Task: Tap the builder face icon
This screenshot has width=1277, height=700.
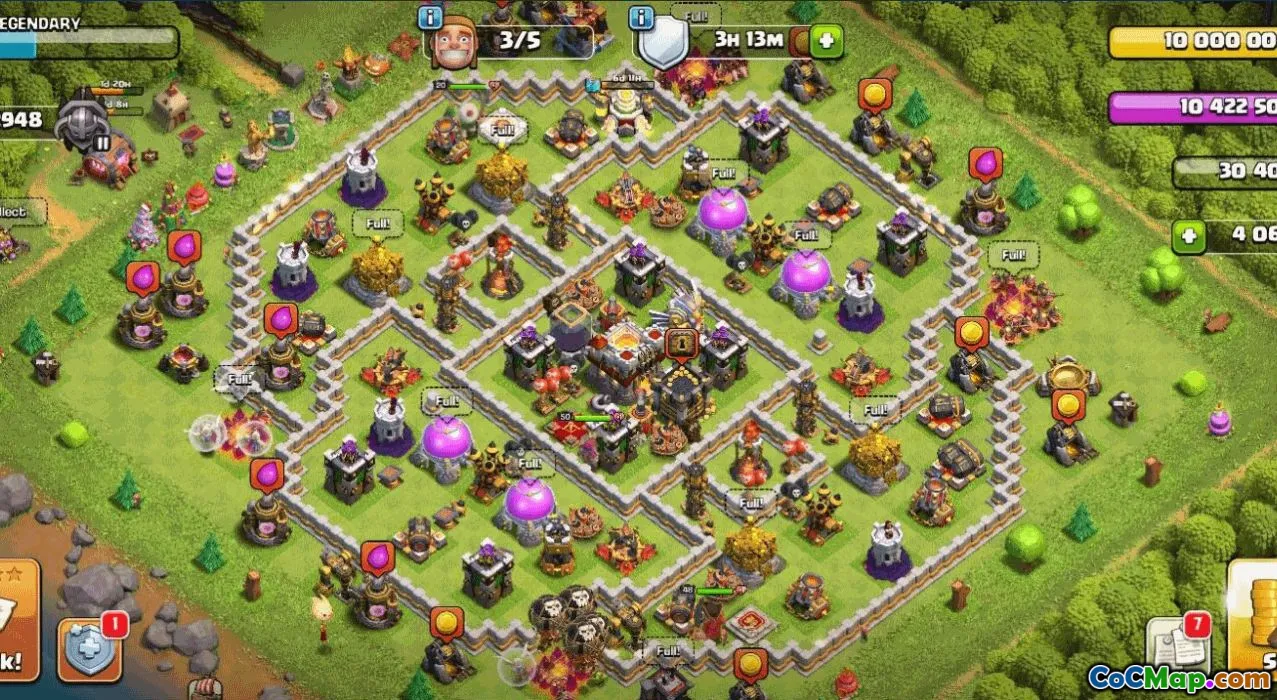Action: 454,42
